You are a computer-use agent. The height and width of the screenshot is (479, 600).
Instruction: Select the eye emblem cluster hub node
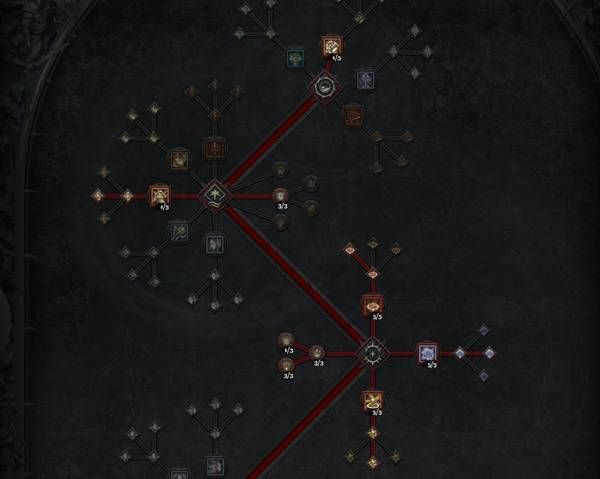coord(325,88)
